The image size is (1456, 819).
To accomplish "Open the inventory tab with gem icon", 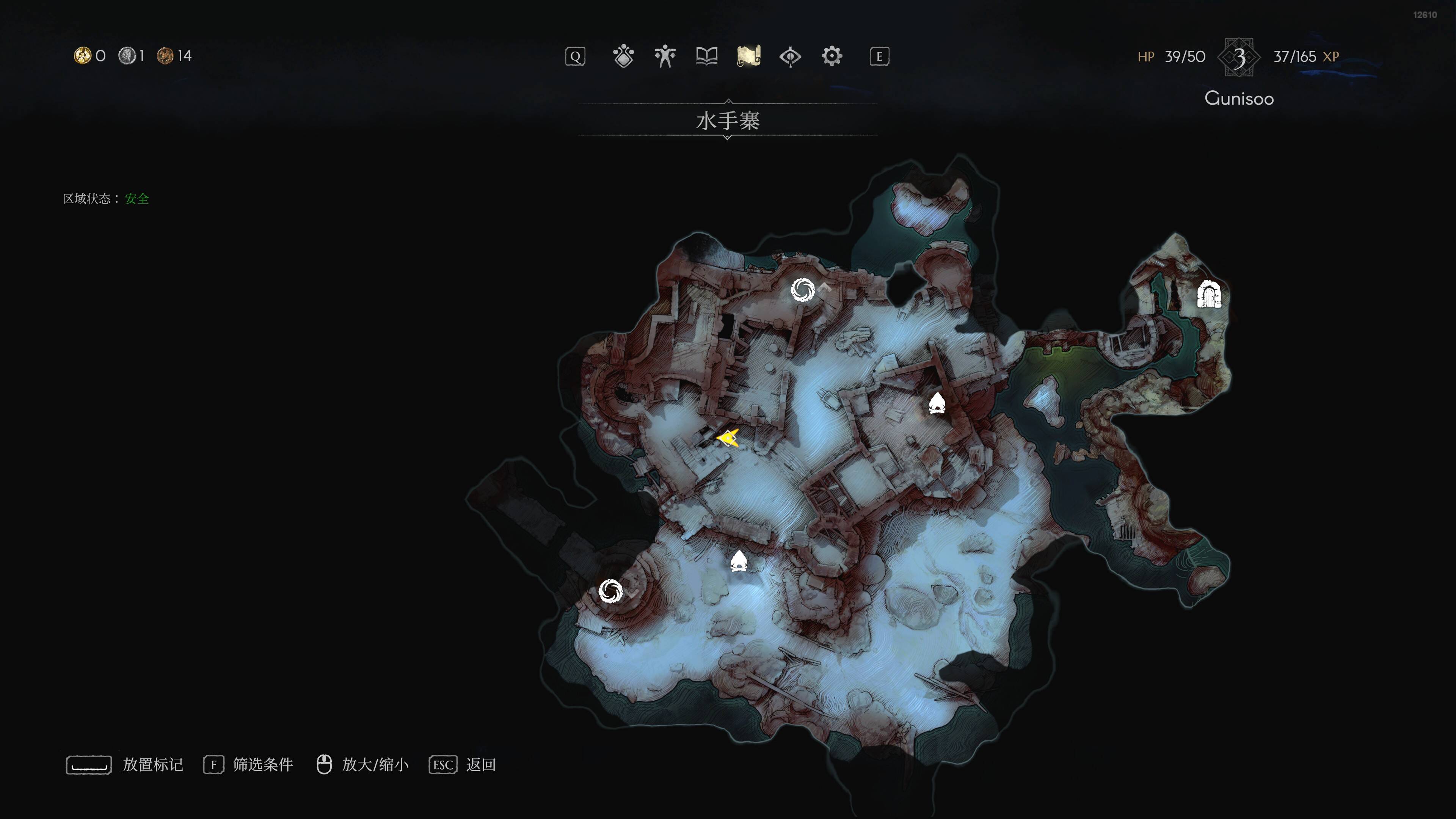I will point(623,56).
